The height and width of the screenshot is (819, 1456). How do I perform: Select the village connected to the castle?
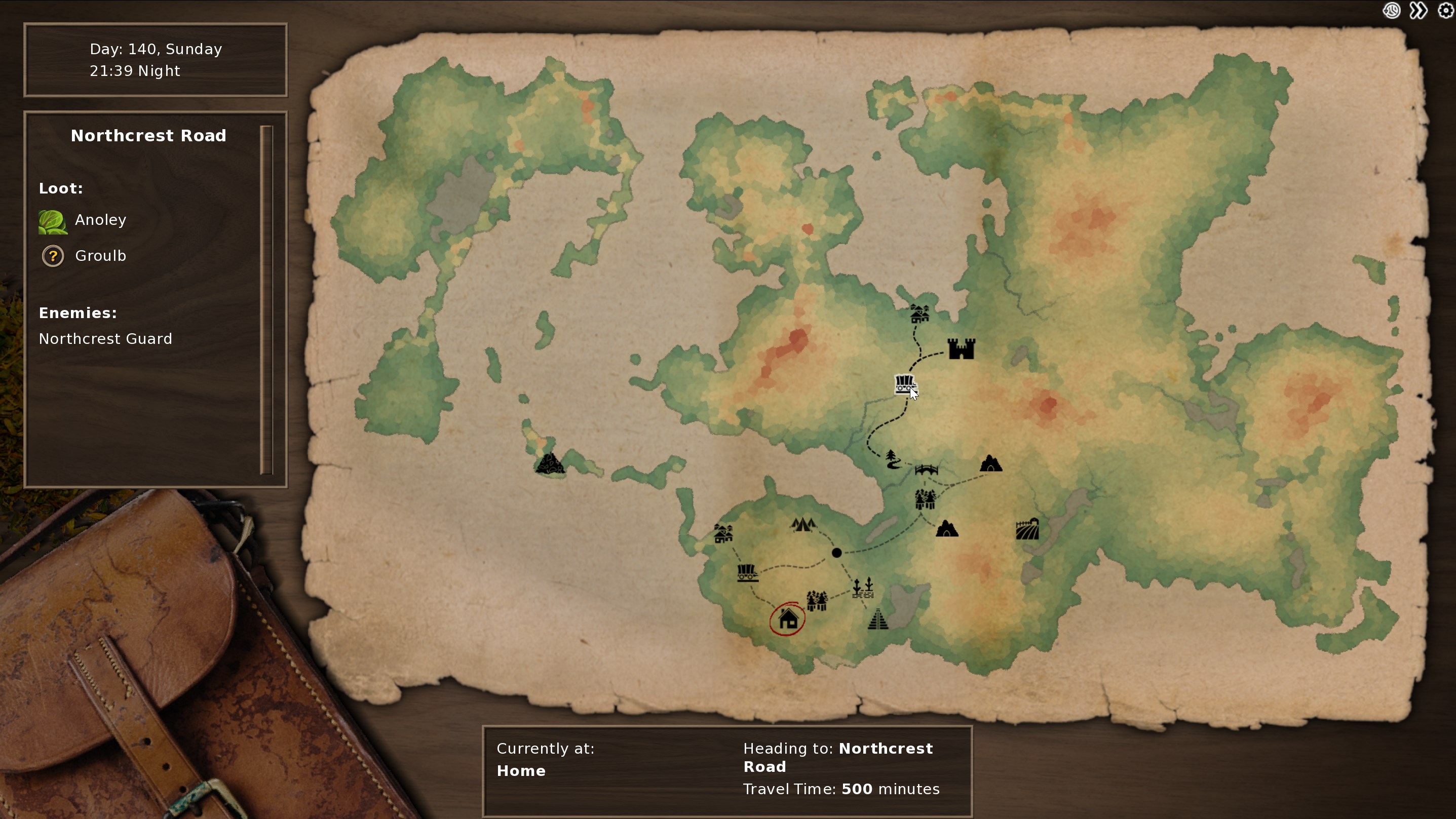(x=919, y=313)
